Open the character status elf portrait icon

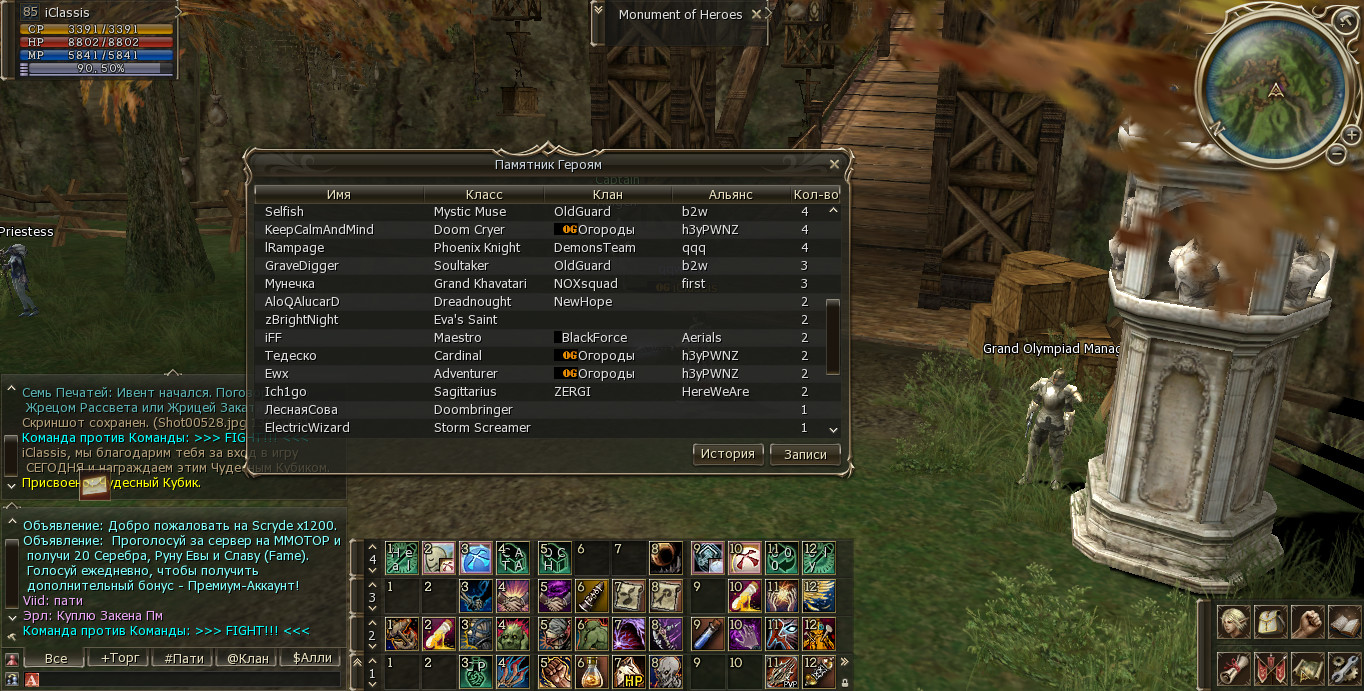tap(1233, 622)
